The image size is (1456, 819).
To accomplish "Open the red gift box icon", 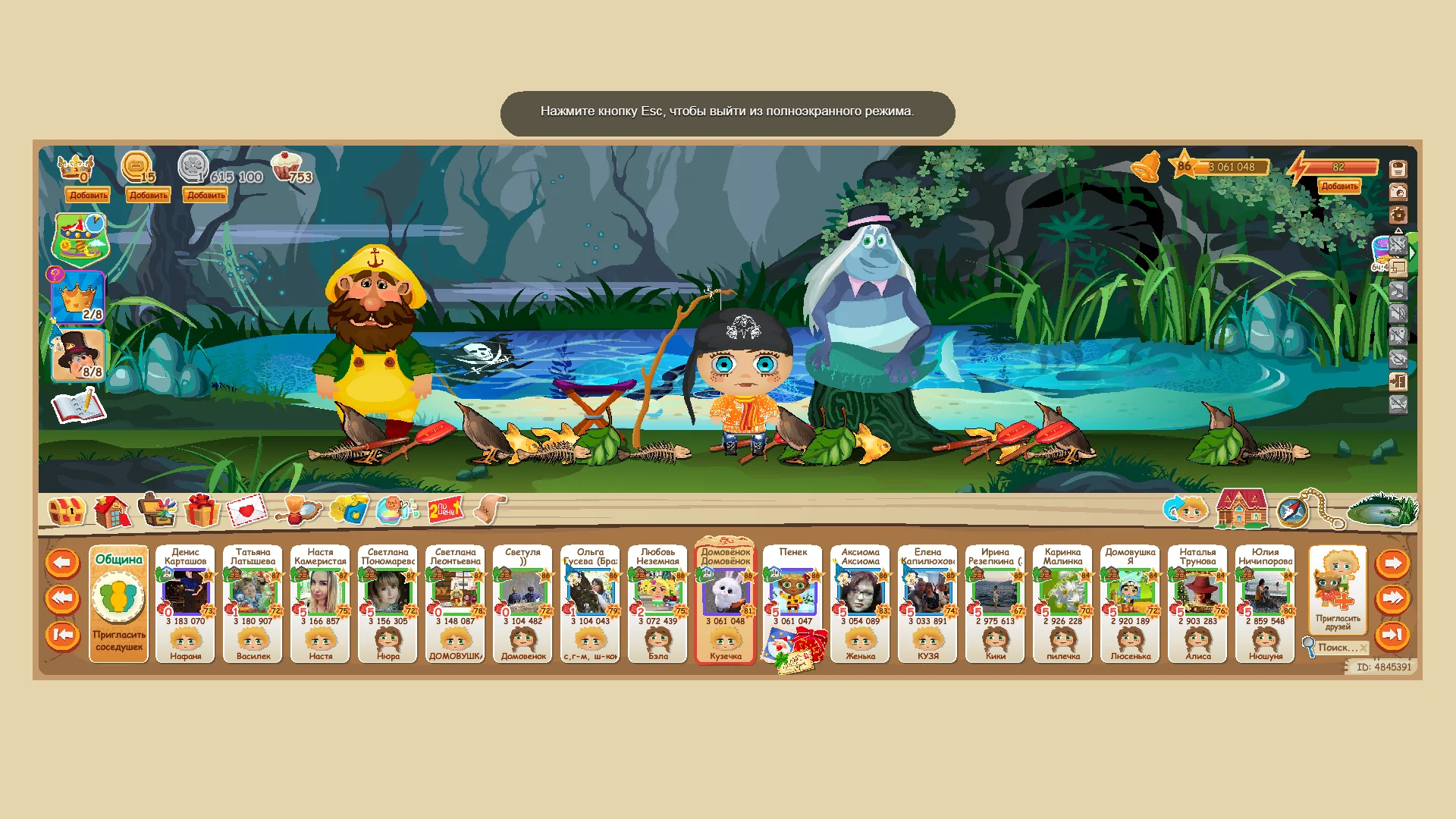I will pos(201,511).
